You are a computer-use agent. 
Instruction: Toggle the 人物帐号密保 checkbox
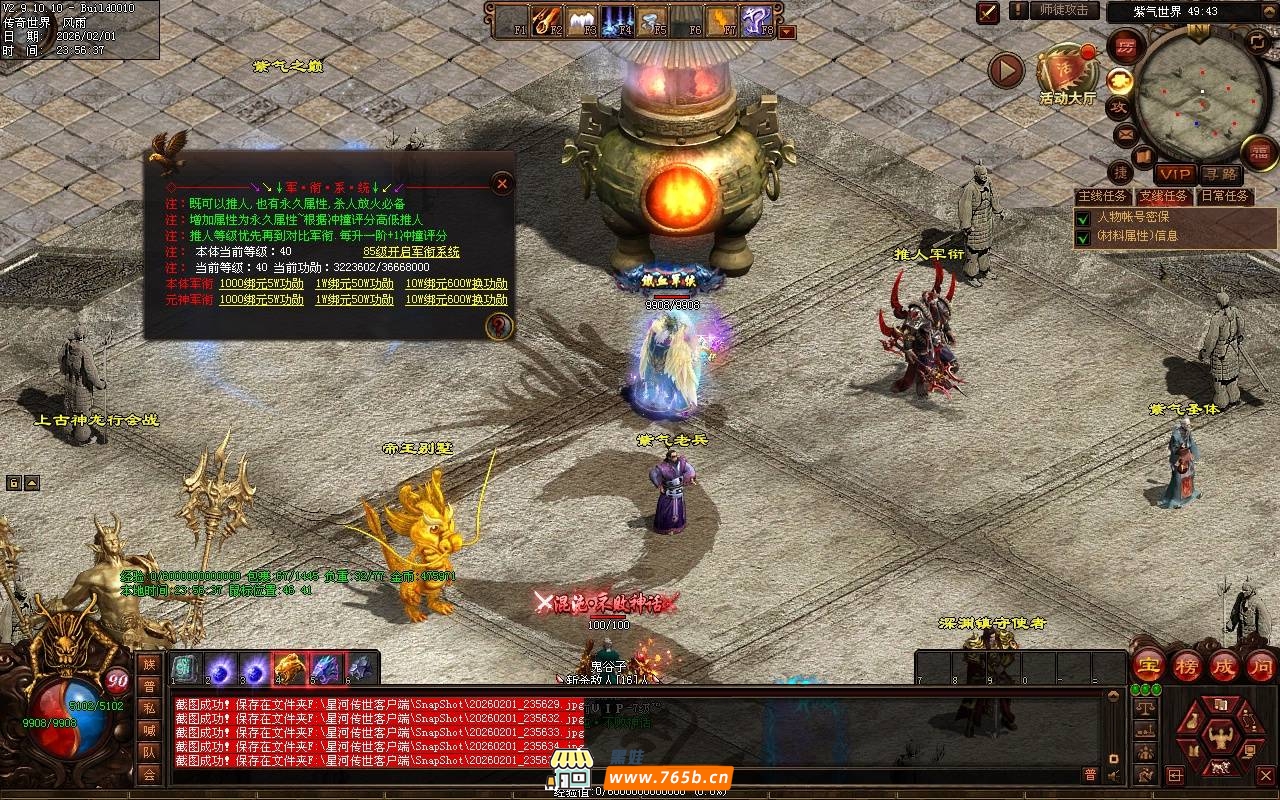[x=1083, y=217]
